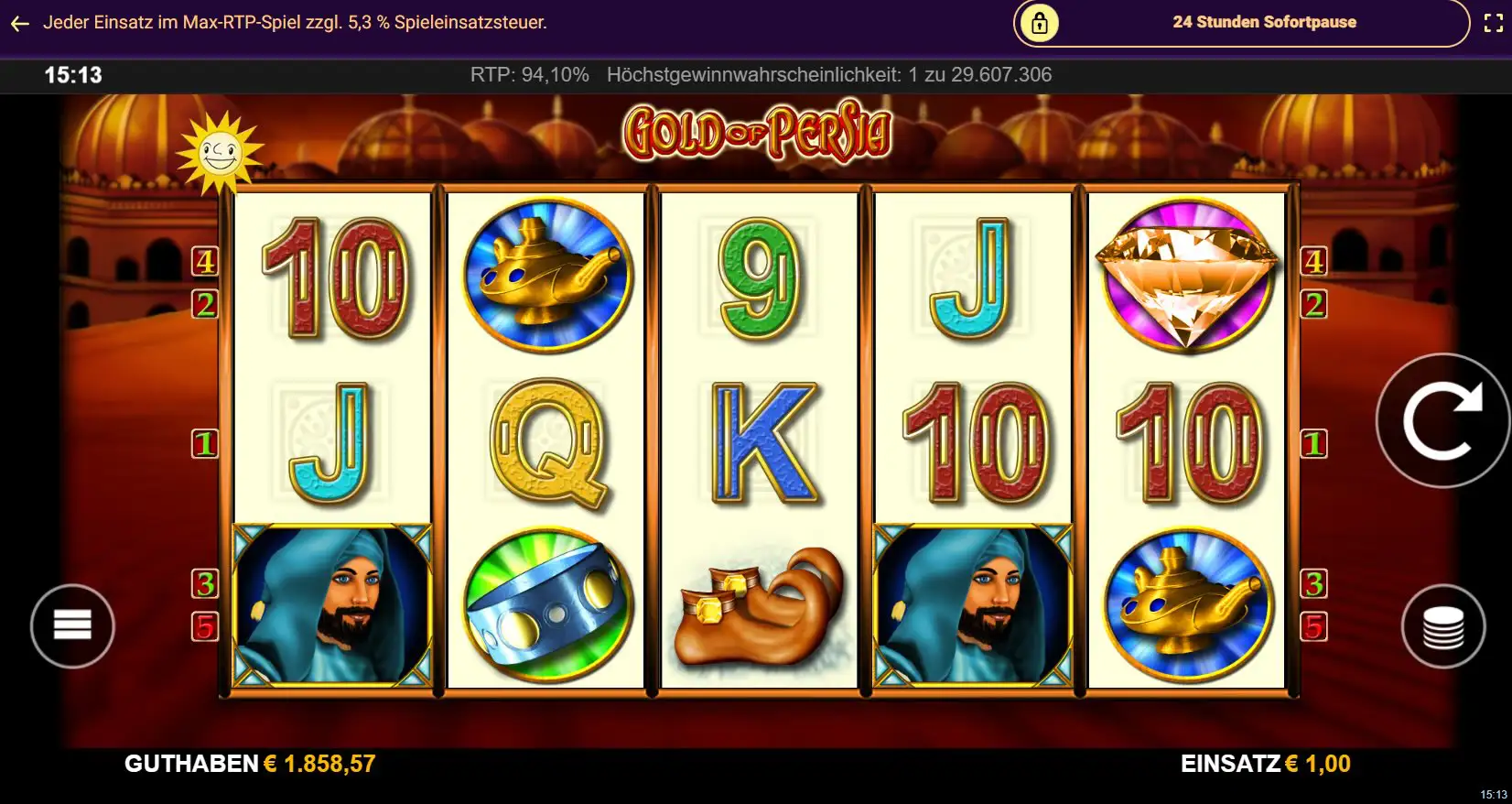Expand payline marker 2 on the right
The width and height of the screenshot is (1512, 804).
(1315, 302)
